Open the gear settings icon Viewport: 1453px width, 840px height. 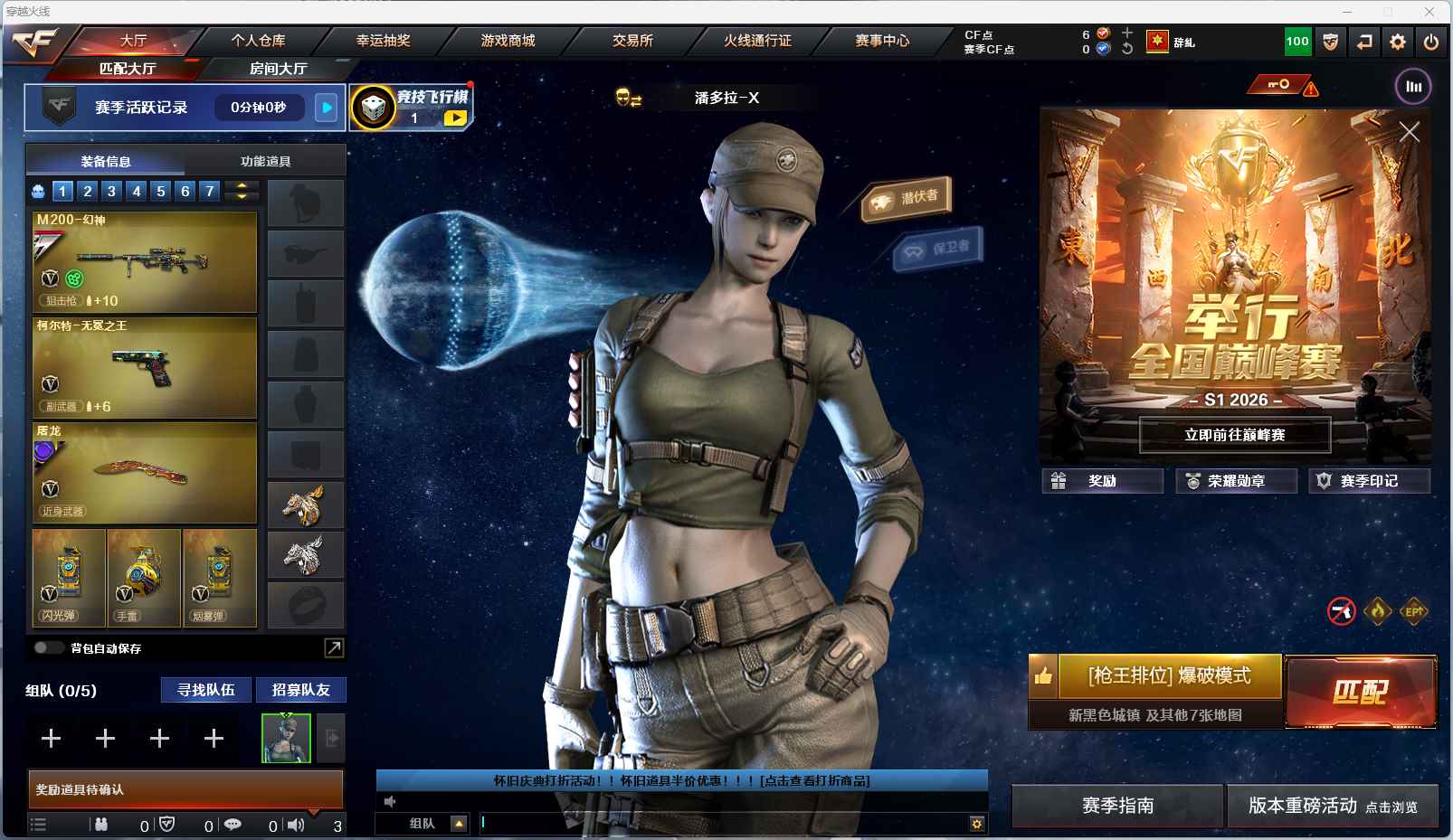click(x=1398, y=42)
